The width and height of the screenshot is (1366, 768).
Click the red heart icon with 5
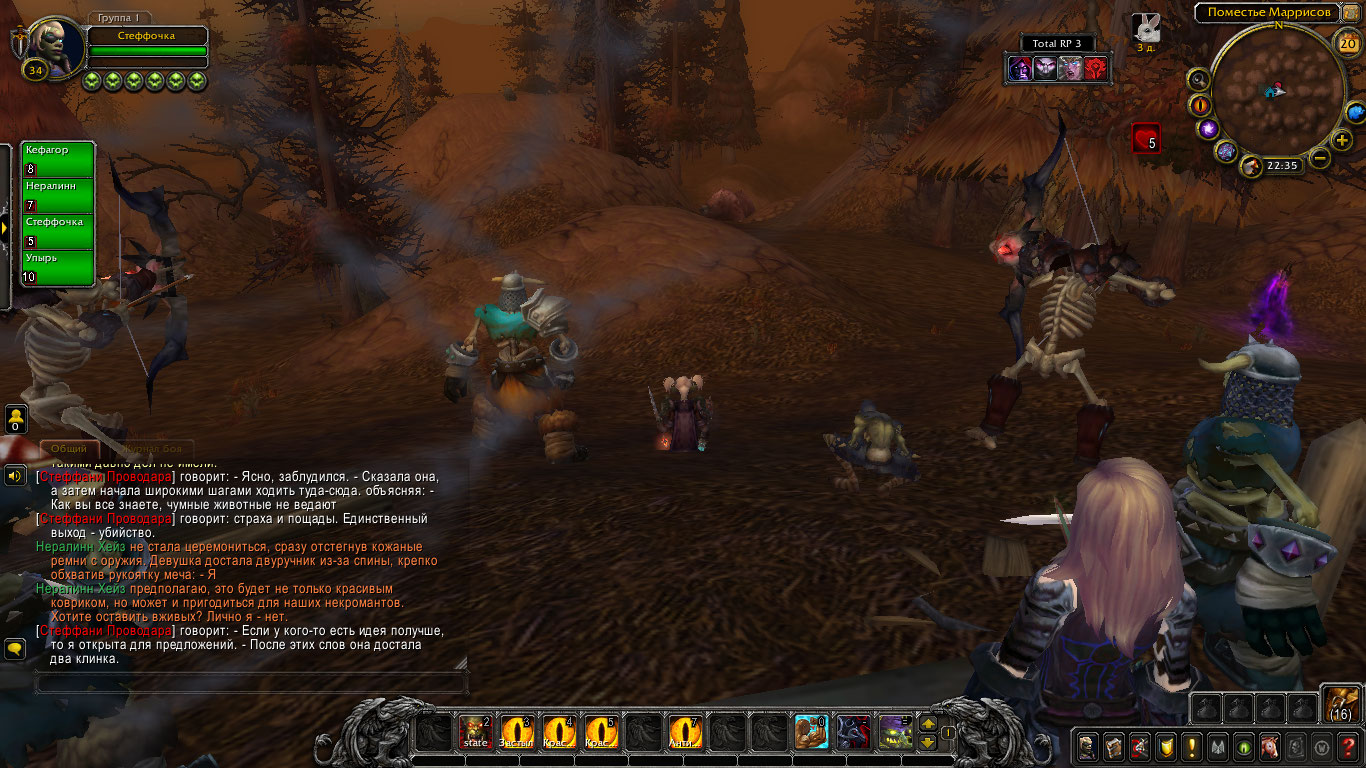click(1146, 138)
